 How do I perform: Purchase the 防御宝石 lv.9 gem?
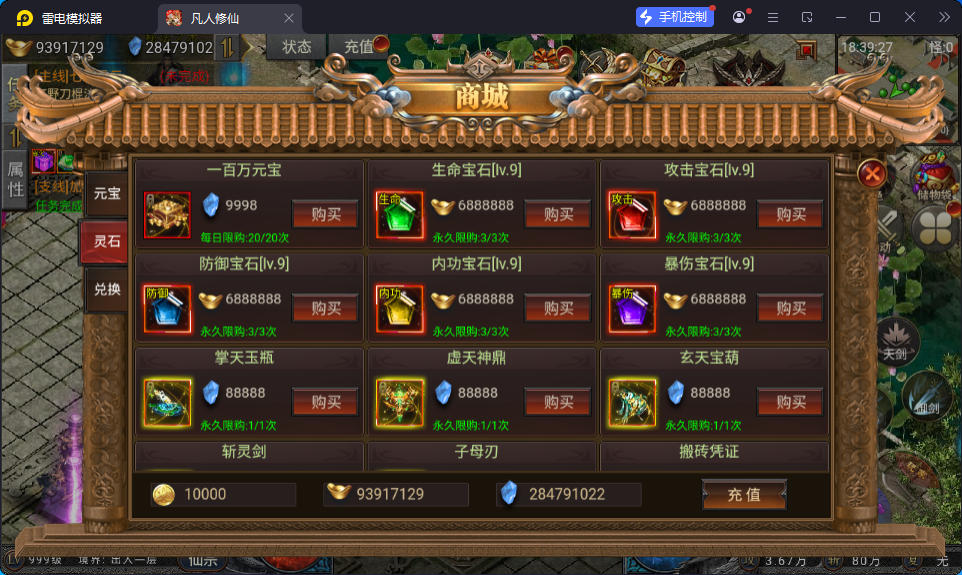[325, 308]
